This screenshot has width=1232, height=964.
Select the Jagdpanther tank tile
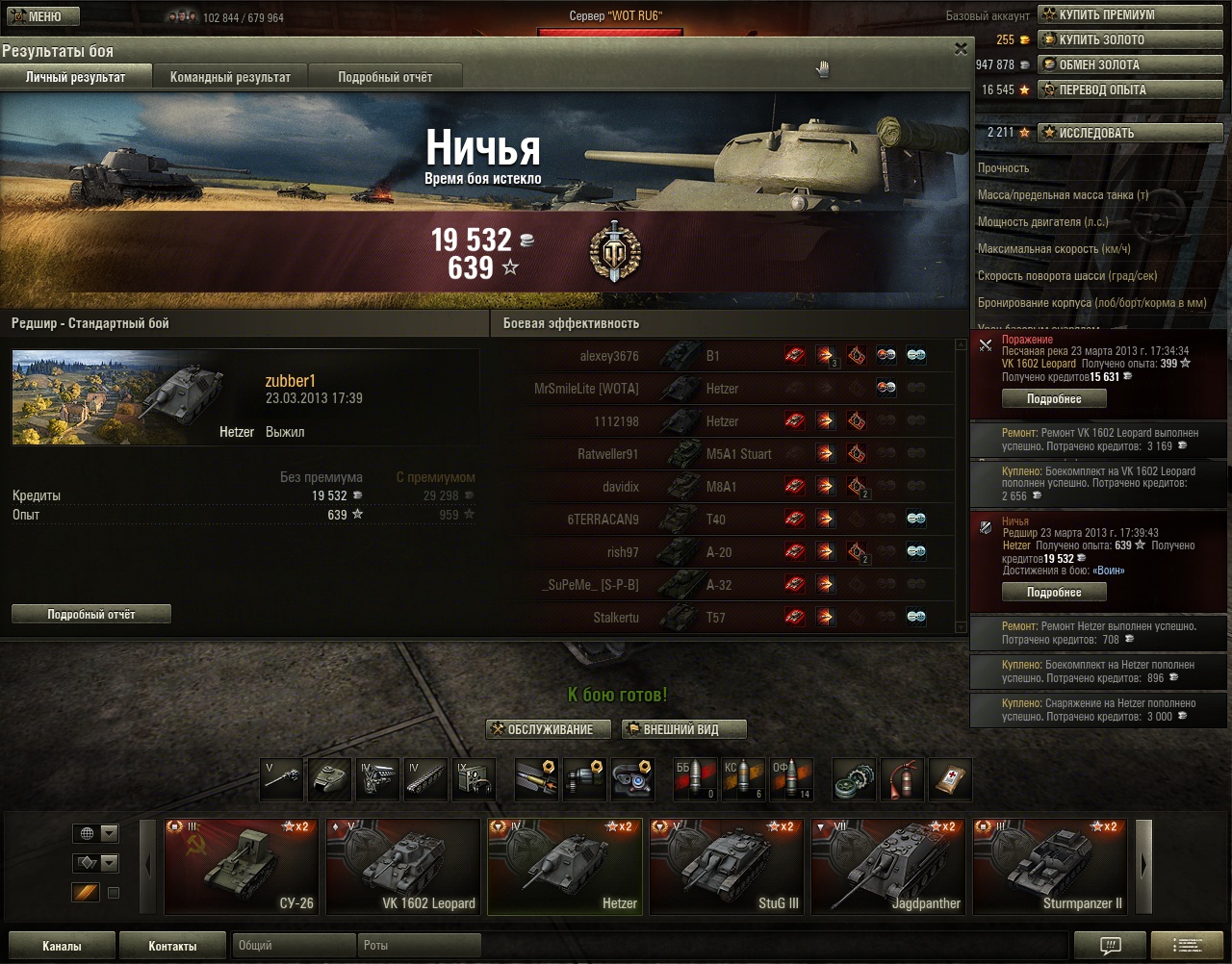(887, 866)
